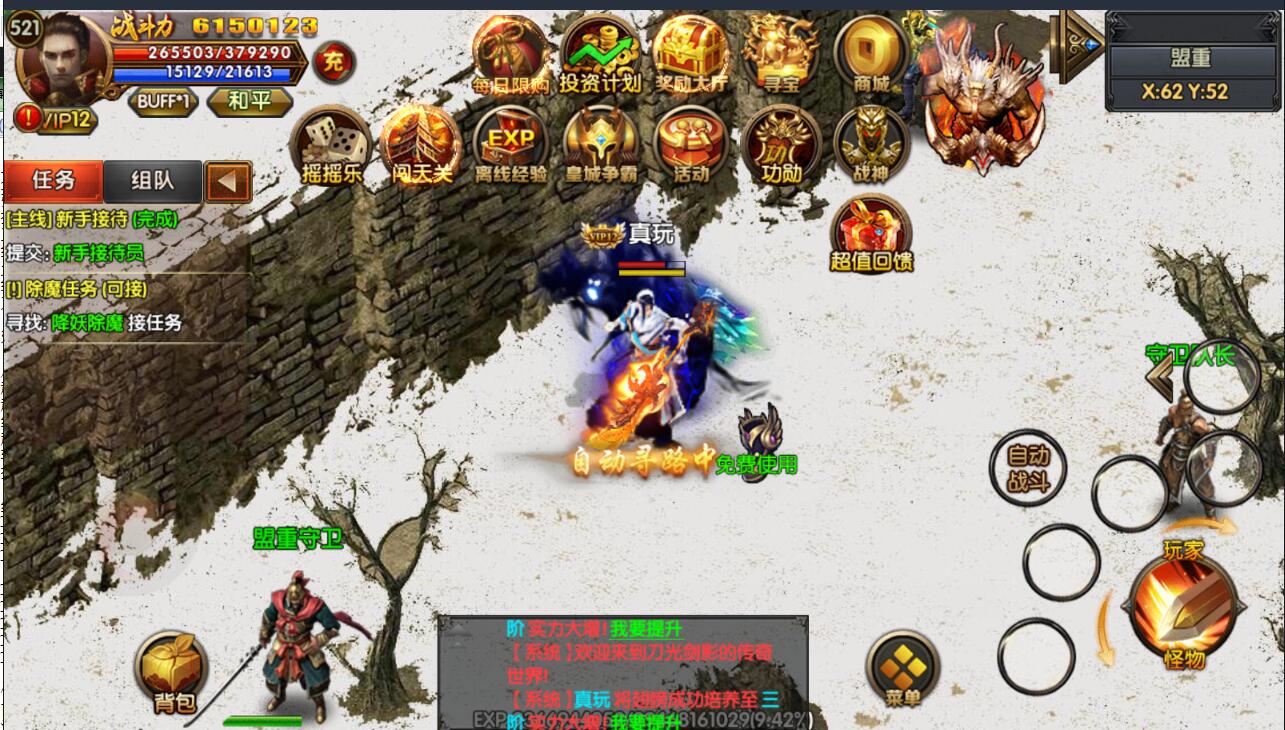This screenshot has height=730, width=1285.
Task: Open the 活动 events icon
Action: tap(691, 145)
